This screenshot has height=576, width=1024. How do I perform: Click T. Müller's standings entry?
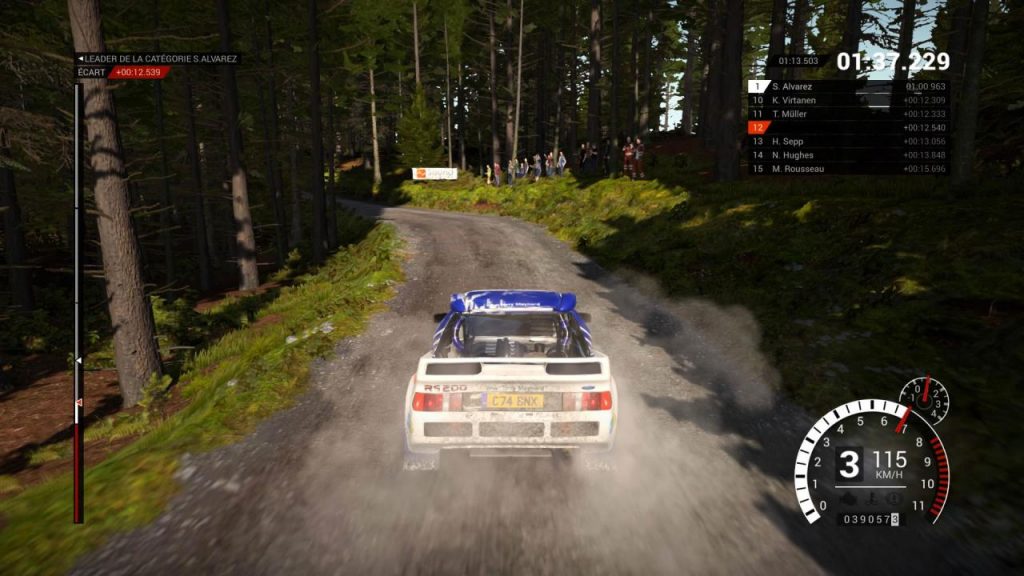[x=848, y=114]
